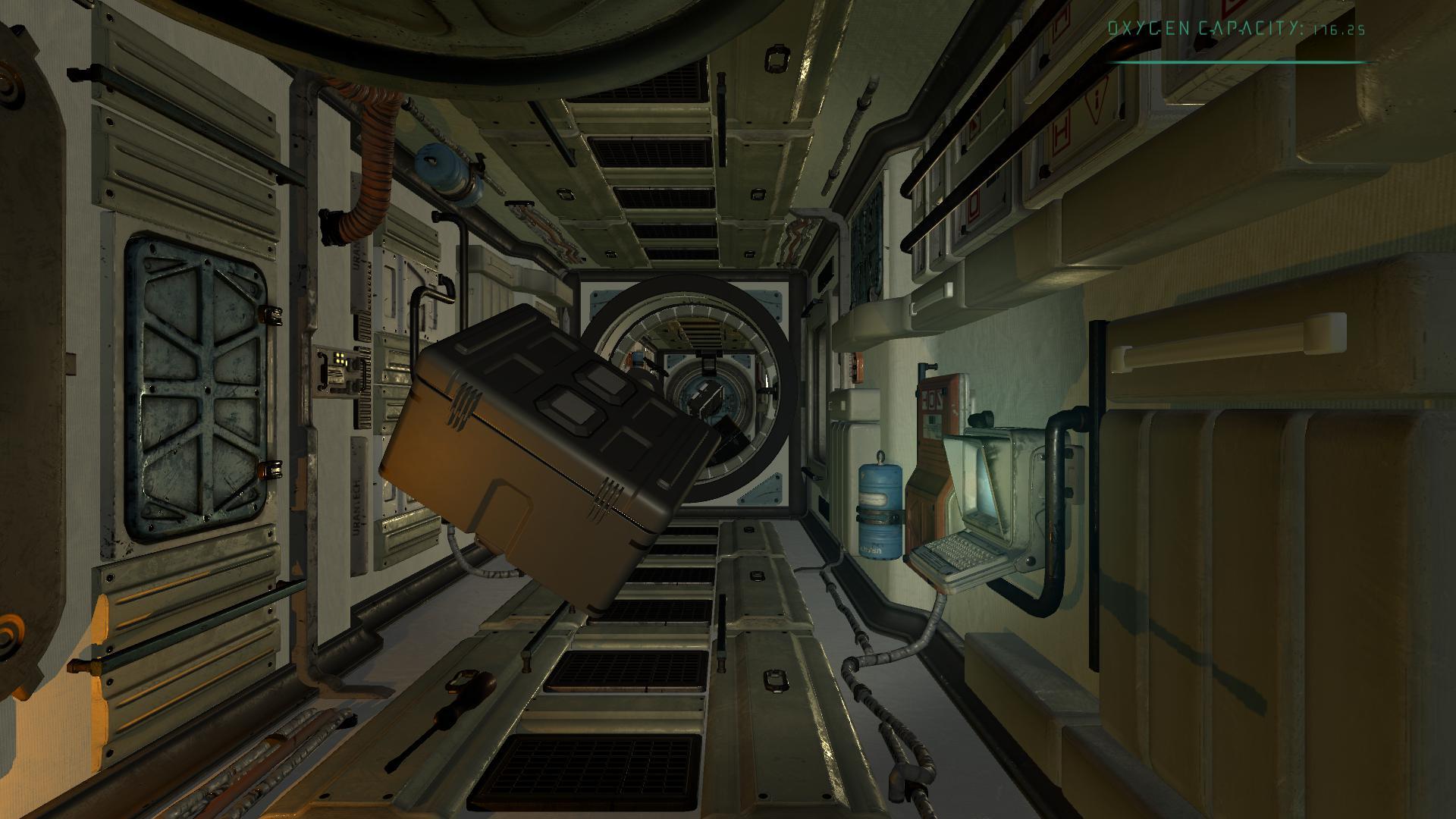Toggle the small orange breaker box switch
Viewport: 1456px width, 819px height.
[x=858, y=366]
